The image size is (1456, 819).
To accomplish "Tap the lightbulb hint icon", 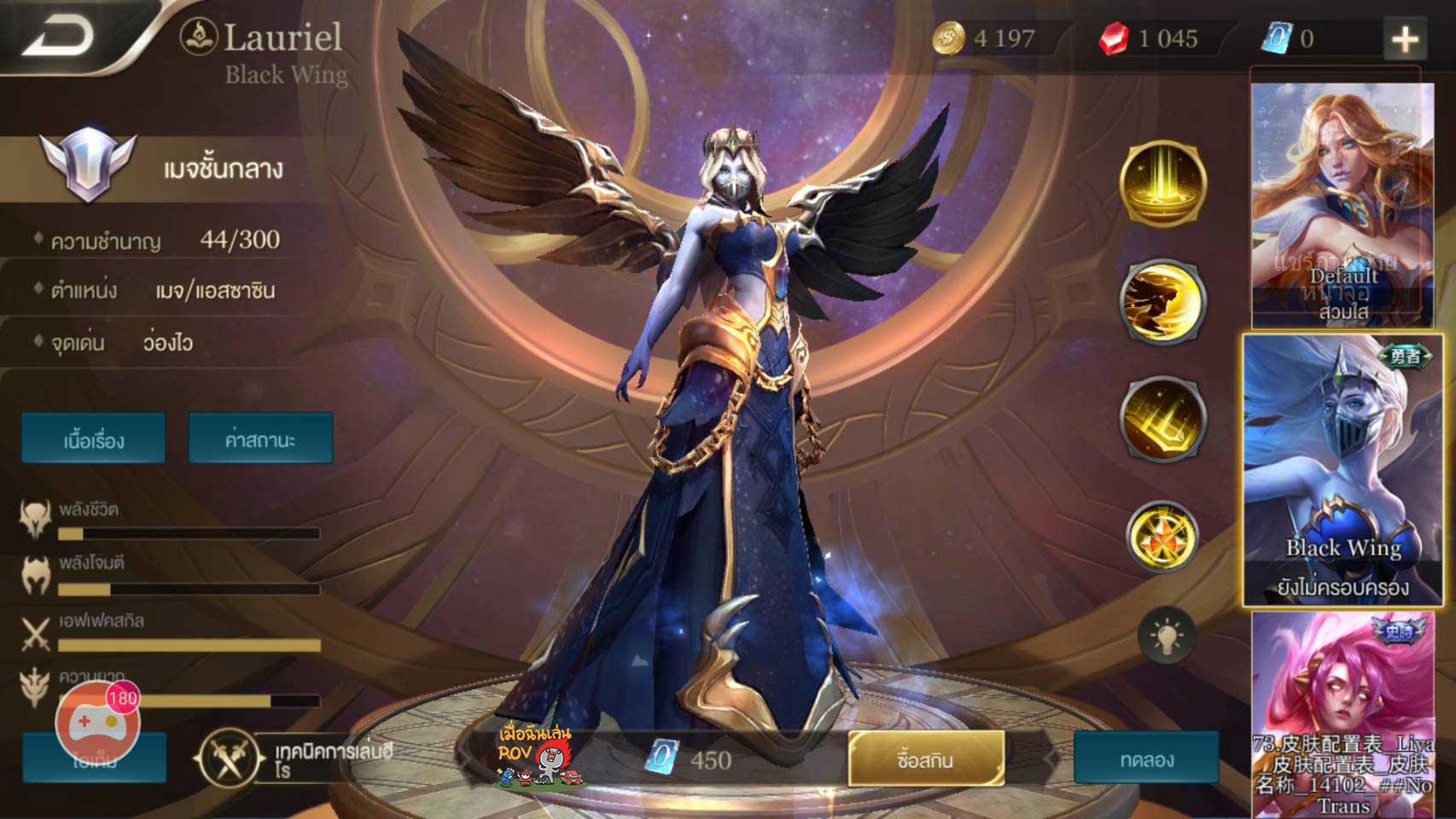I will [1166, 636].
